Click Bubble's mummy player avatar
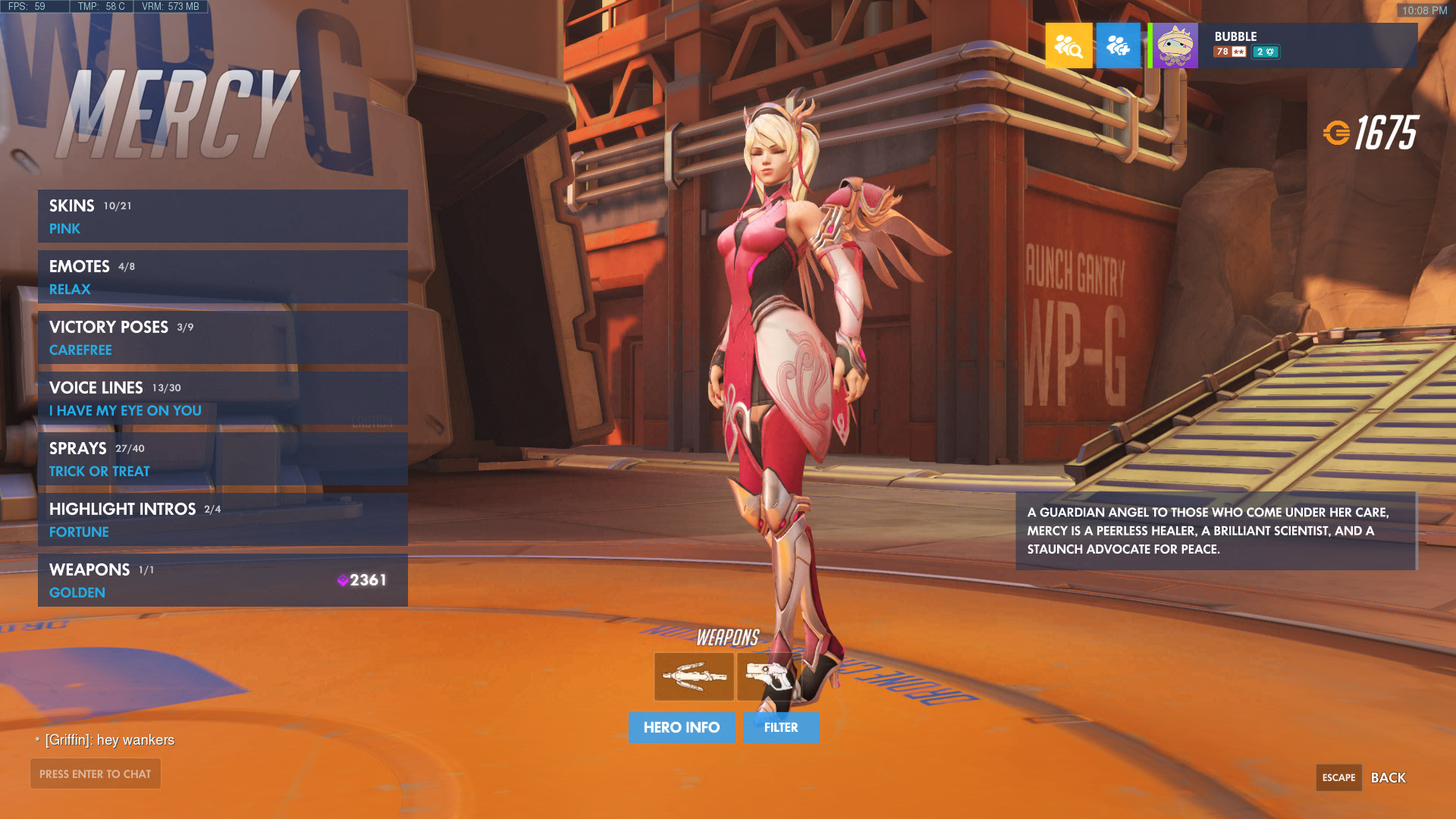The width and height of the screenshot is (1456, 819). coord(1173,45)
